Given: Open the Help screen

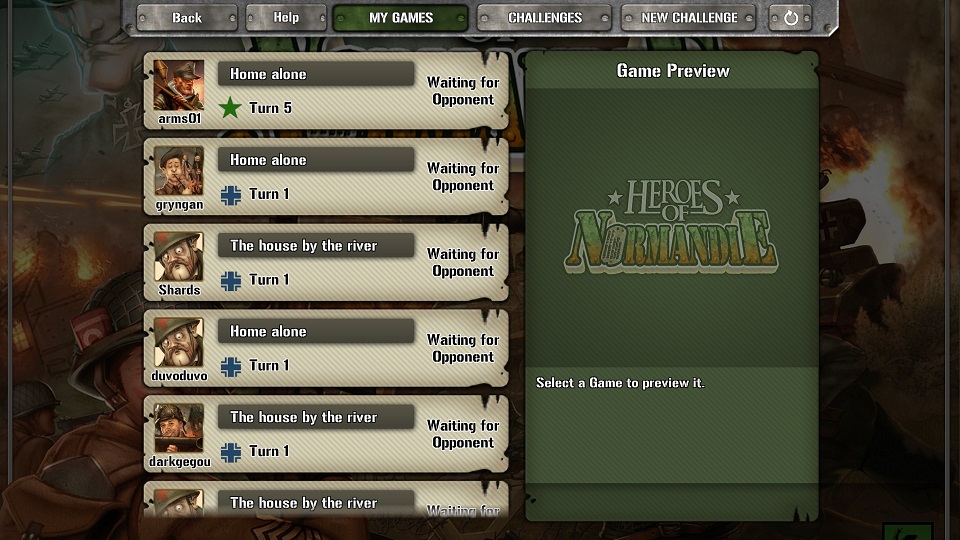Looking at the screenshot, I should point(286,18).
